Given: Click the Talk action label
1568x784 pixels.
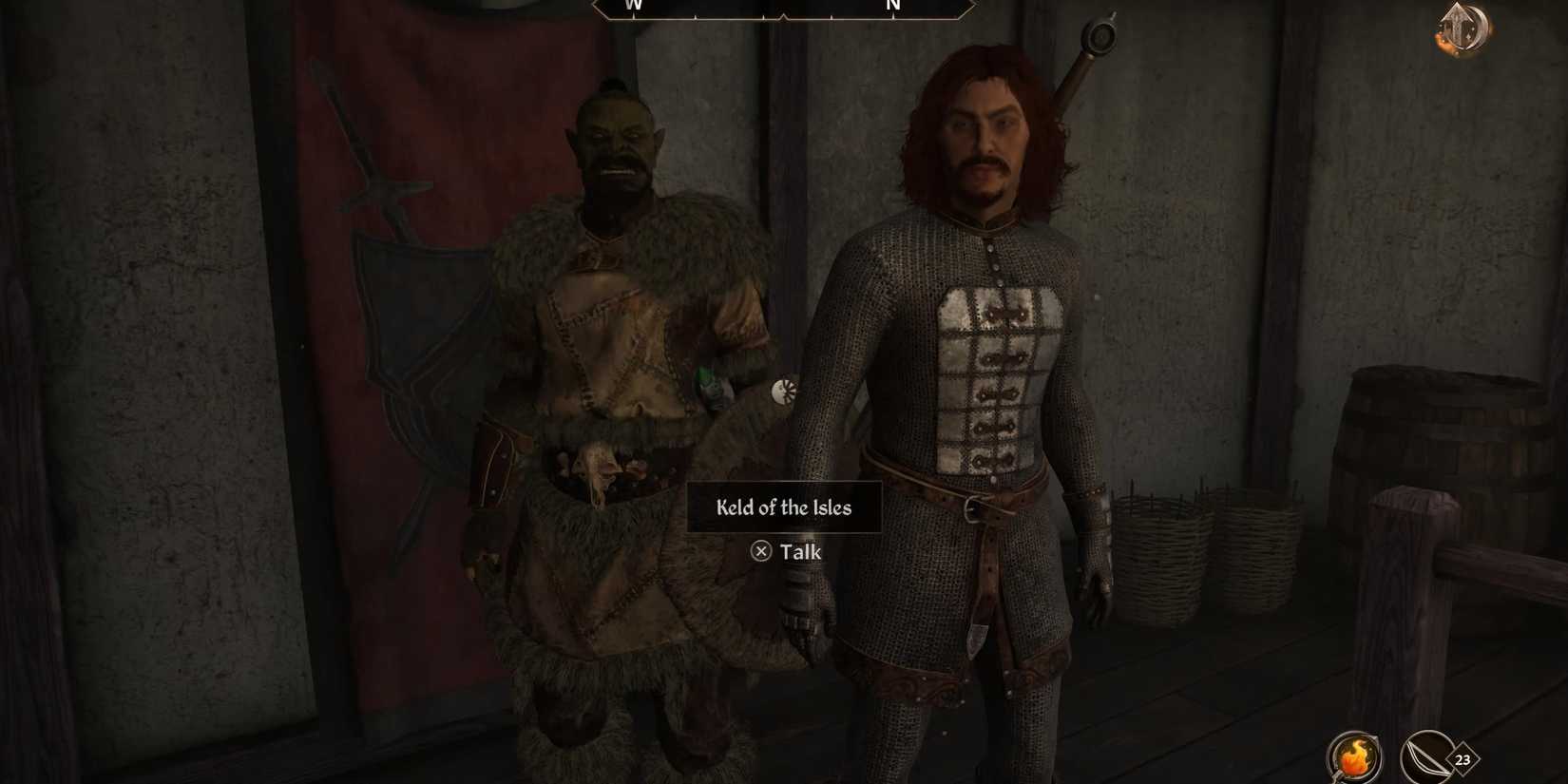Looking at the screenshot, I should click(x=803, y=551).
